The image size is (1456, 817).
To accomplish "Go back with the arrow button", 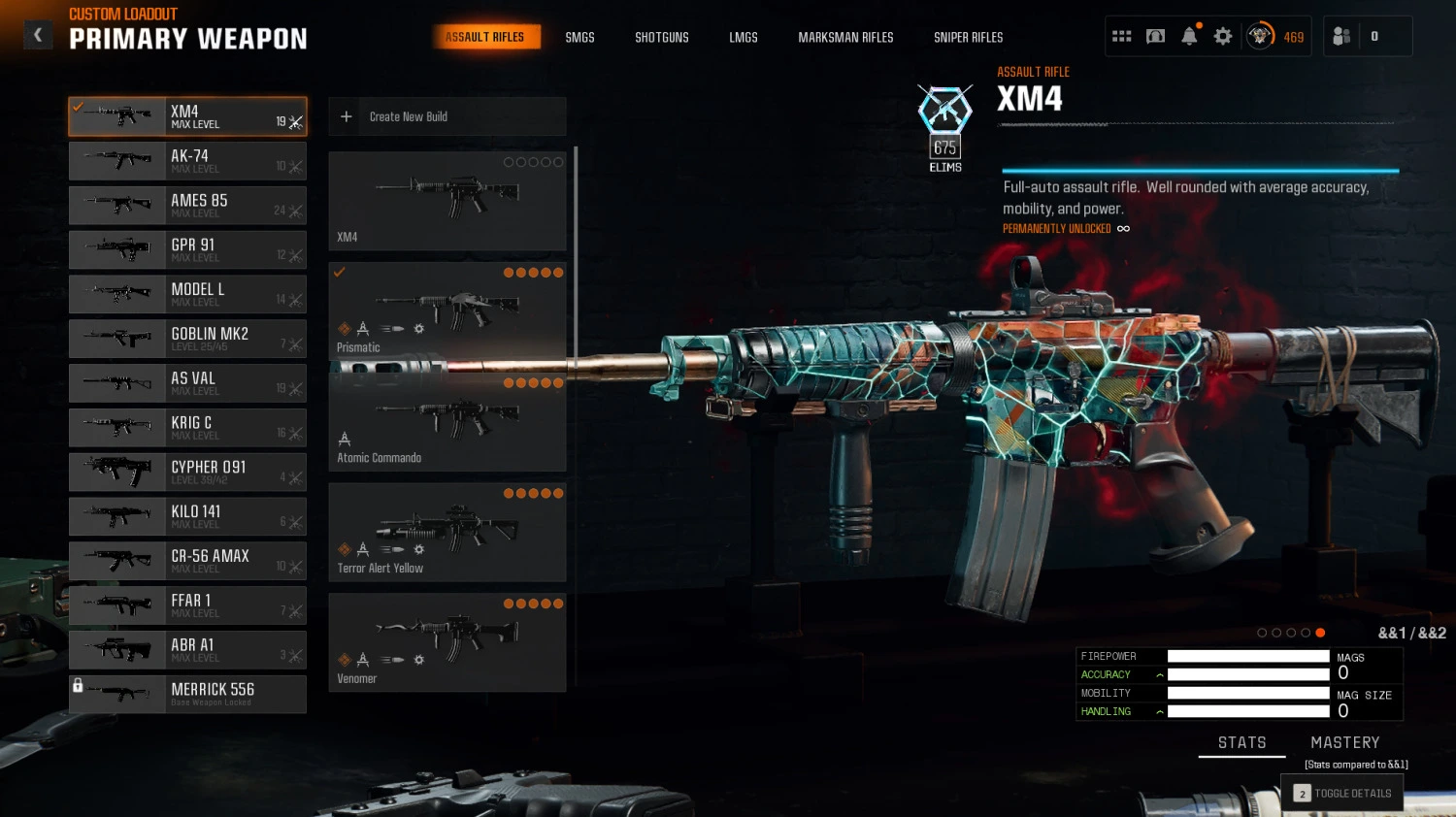I will [38, 36].
